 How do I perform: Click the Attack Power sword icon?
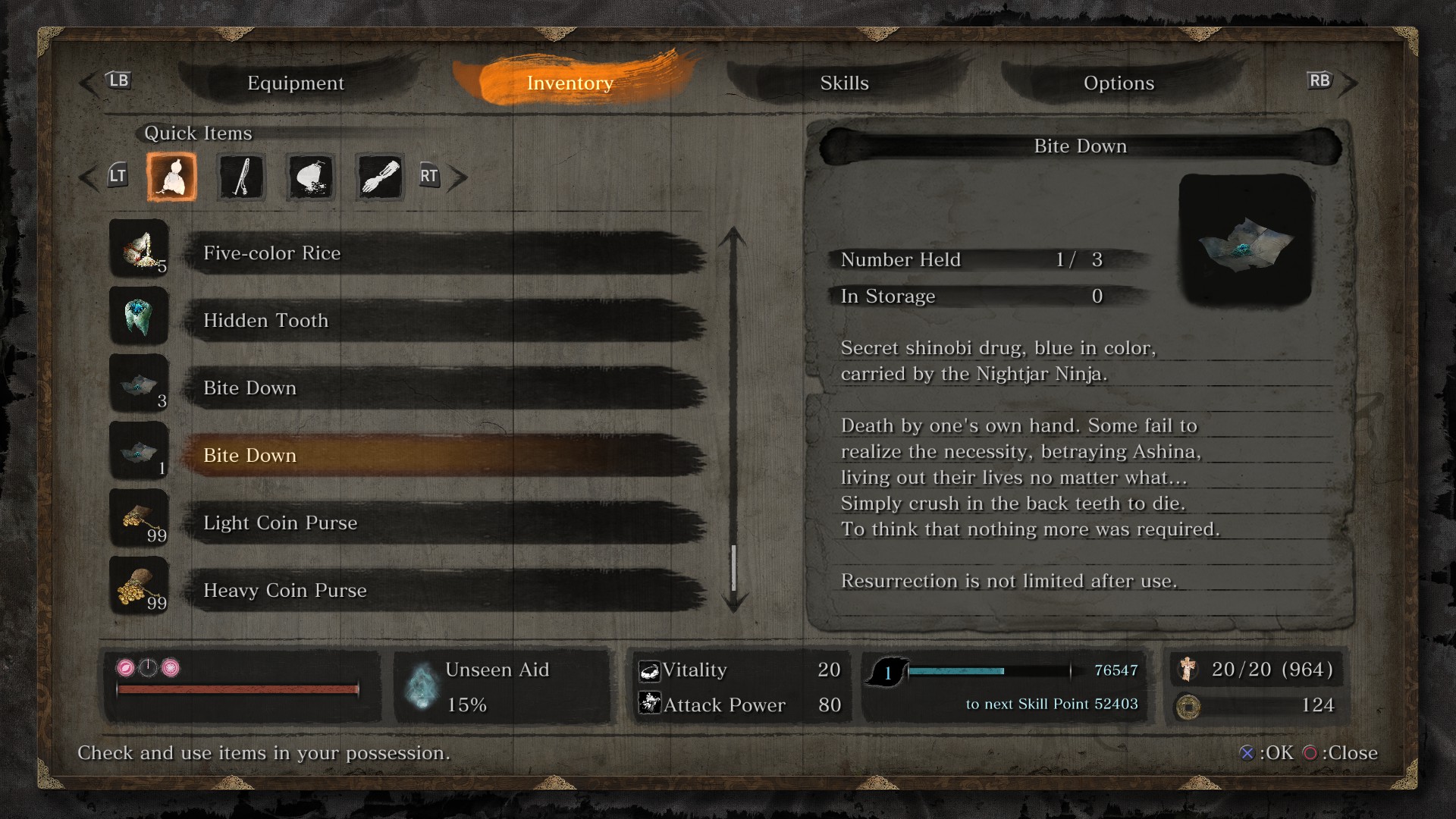(x=648, y=704)
